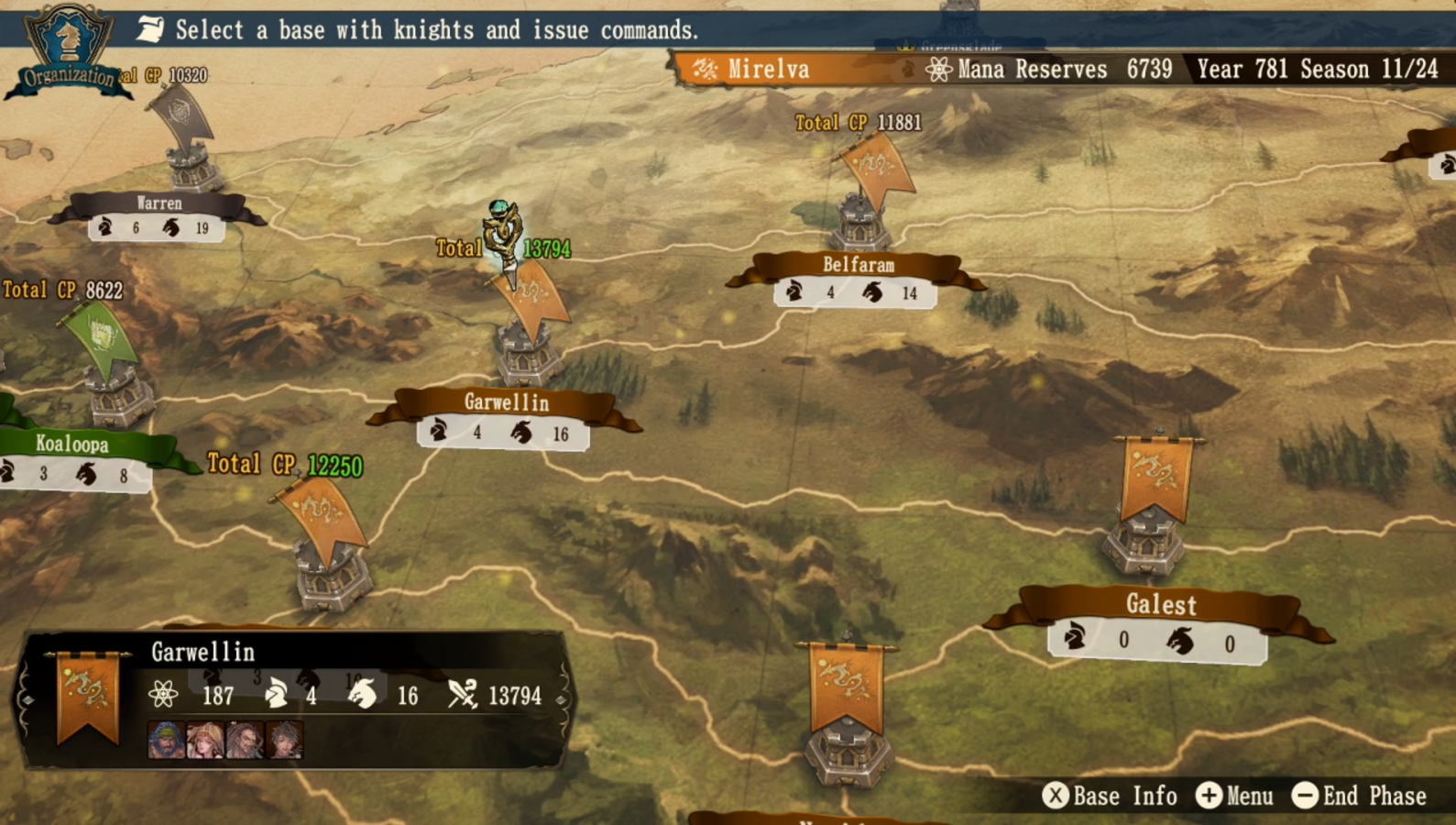Image resolution: width=1456 pixels, height=825 pixels.
Task: Open the Organization emblem menu
Action: pos(68,50)
